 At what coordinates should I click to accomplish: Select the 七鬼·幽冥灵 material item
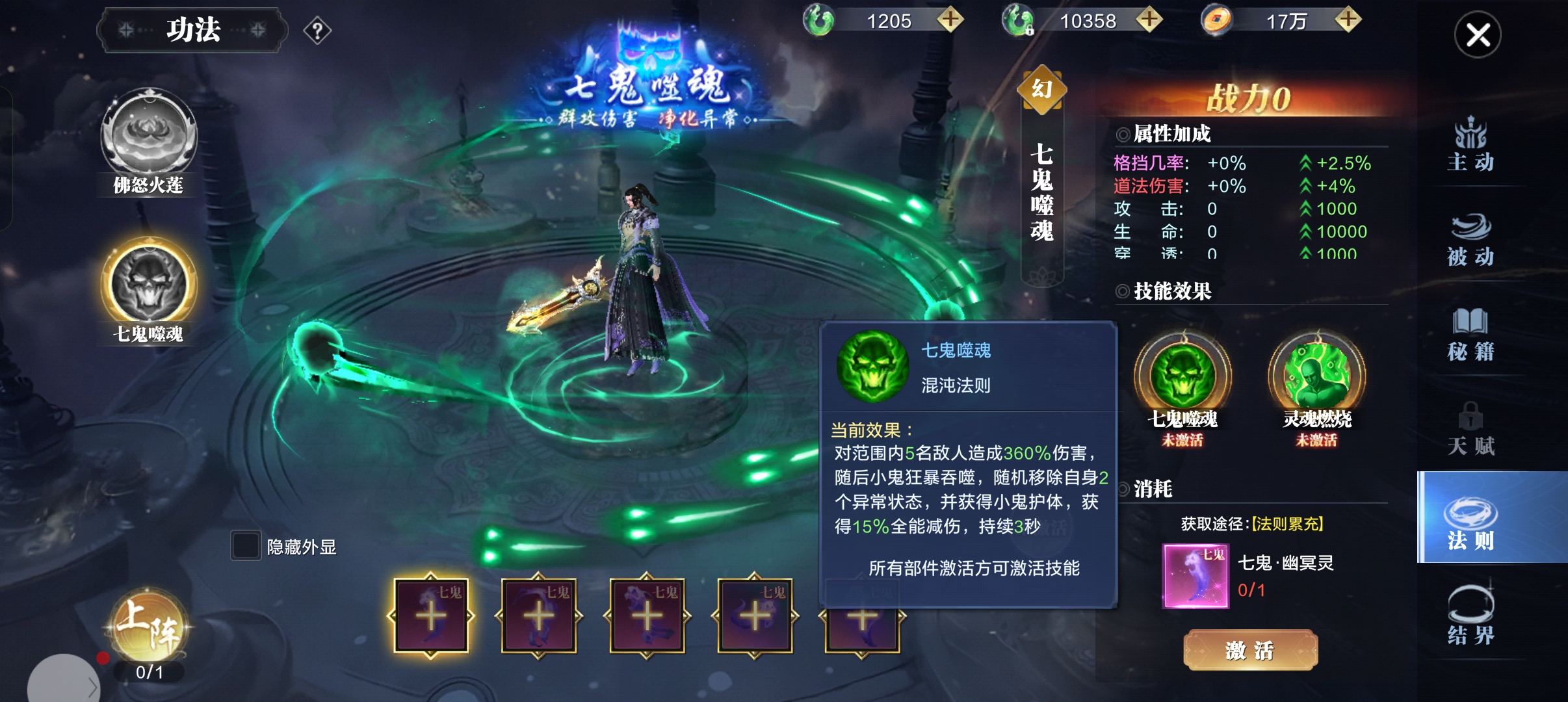point(1196,577)
